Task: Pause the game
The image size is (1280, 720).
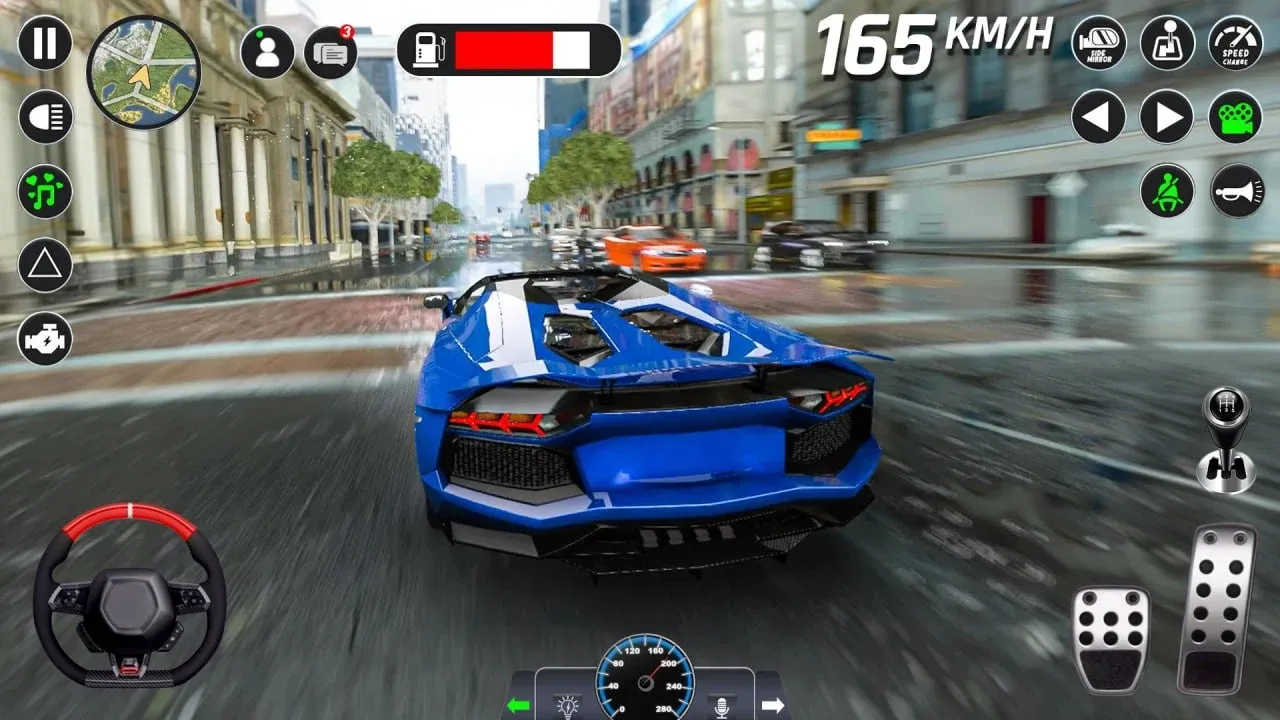Action: [45, 43]
